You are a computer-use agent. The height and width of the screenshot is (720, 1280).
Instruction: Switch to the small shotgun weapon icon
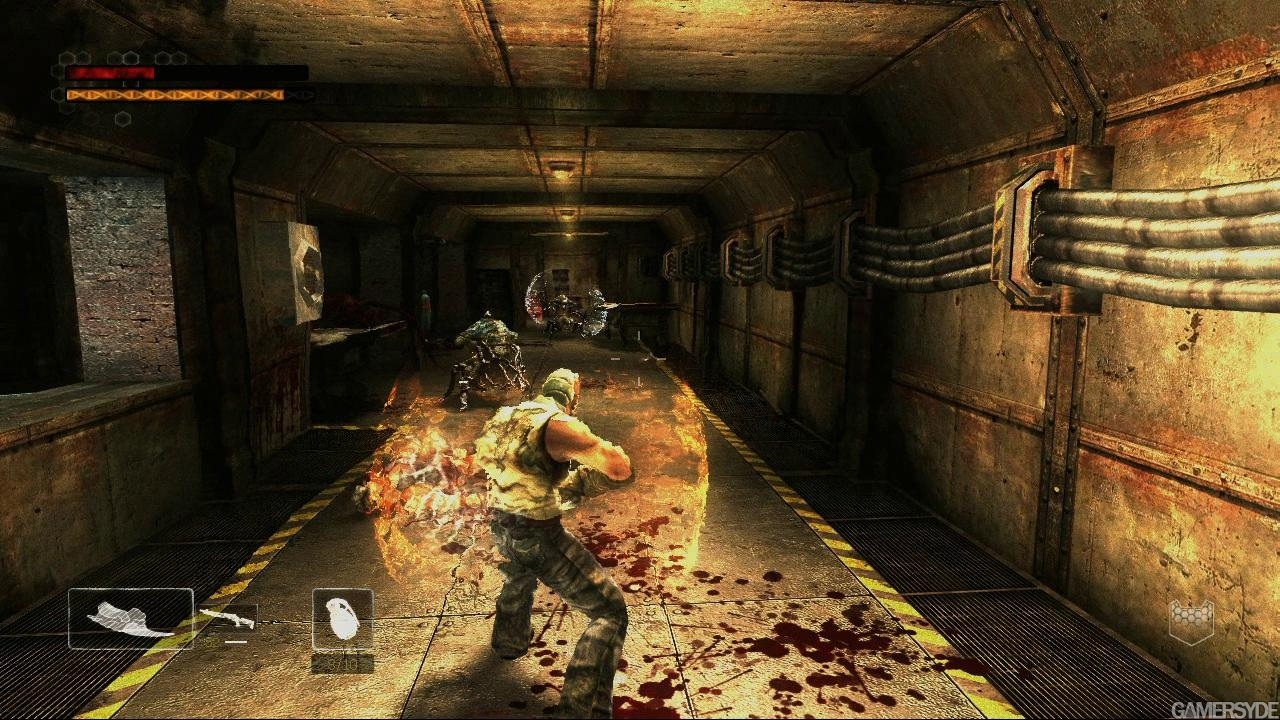[227, 619]
